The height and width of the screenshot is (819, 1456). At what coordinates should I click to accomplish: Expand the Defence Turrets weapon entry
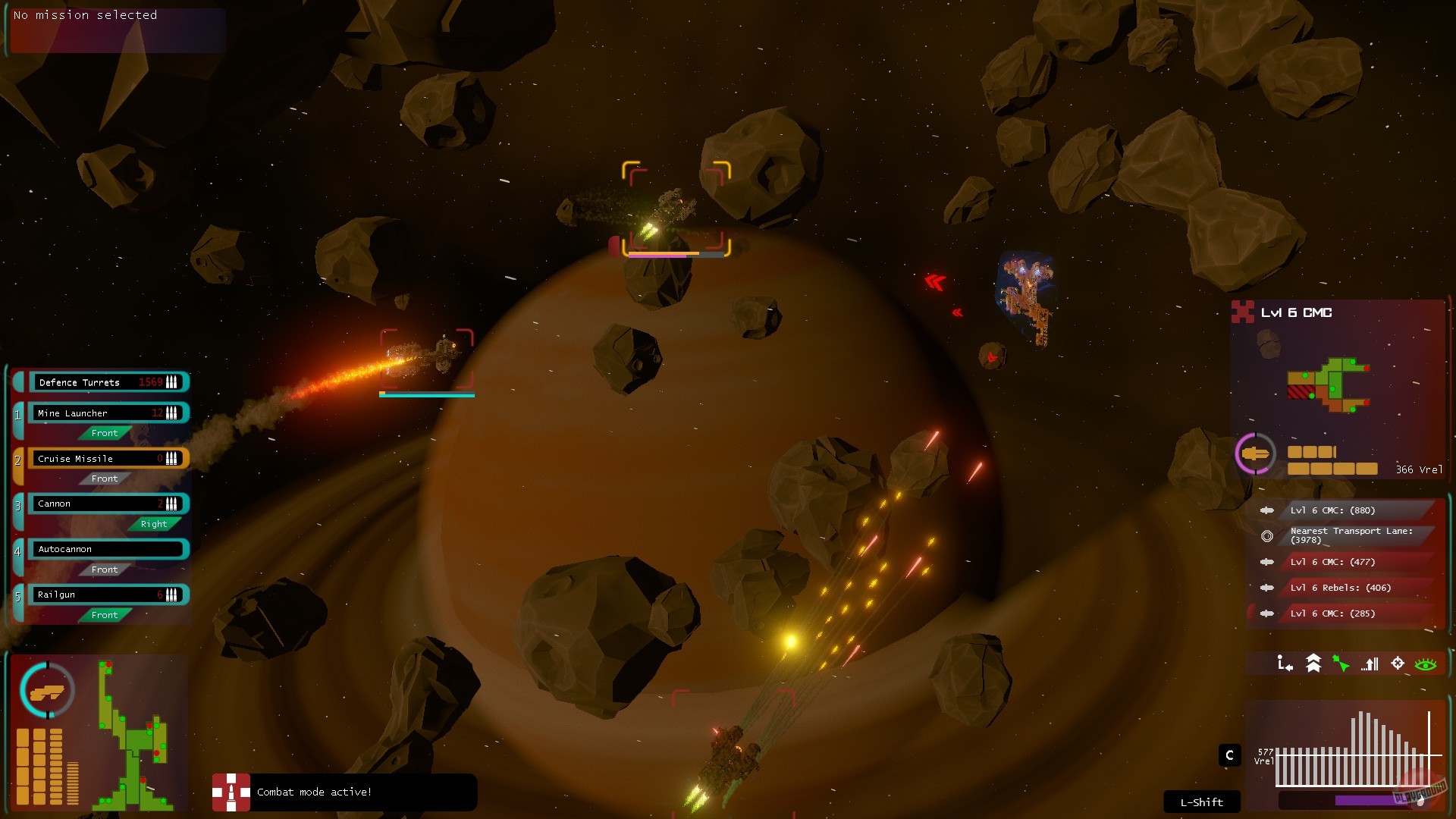tap(107, 382)
